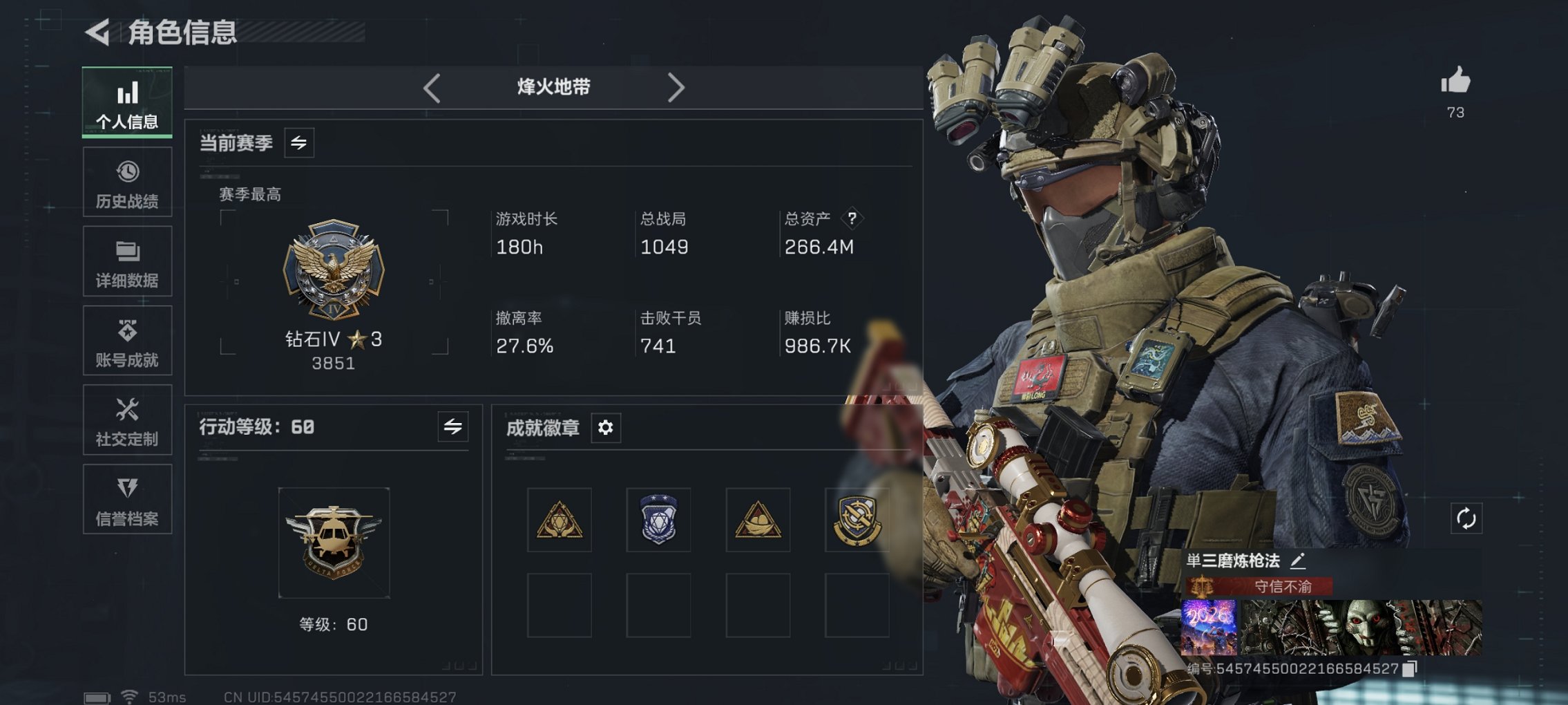Open the 个人信息 panel
1568x705 pixels.
(x=127, y=104)
